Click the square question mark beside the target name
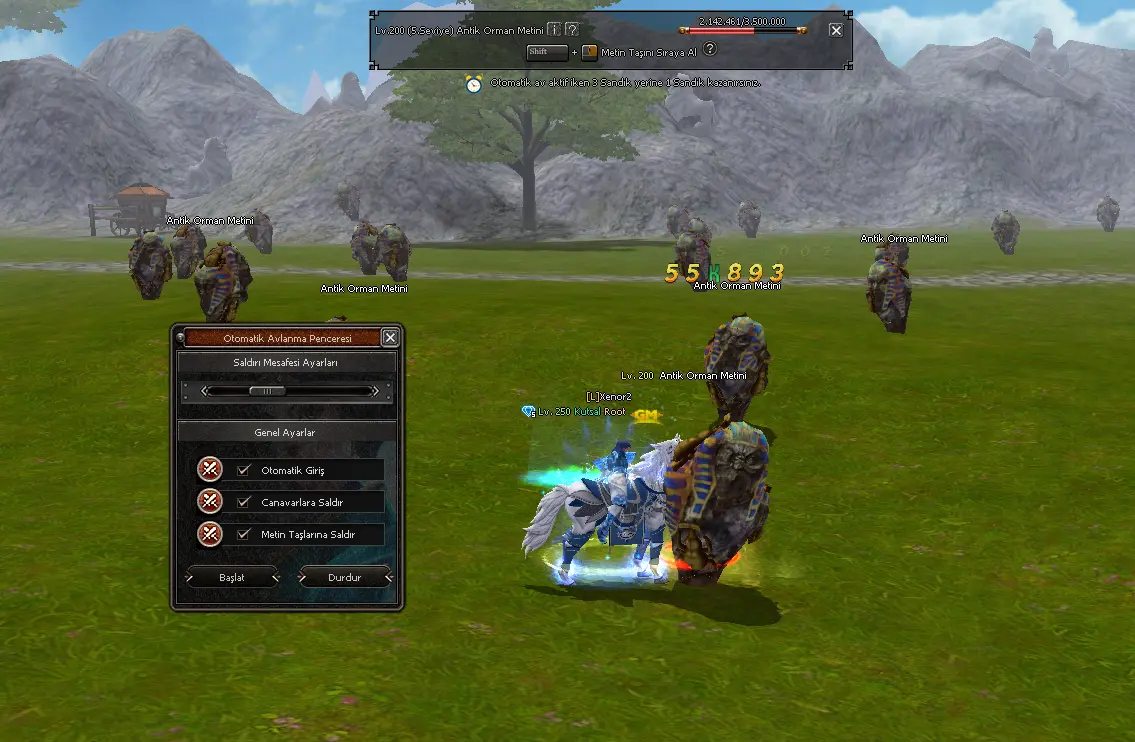Screen dimensions: 1135x742 pos(571,30)
